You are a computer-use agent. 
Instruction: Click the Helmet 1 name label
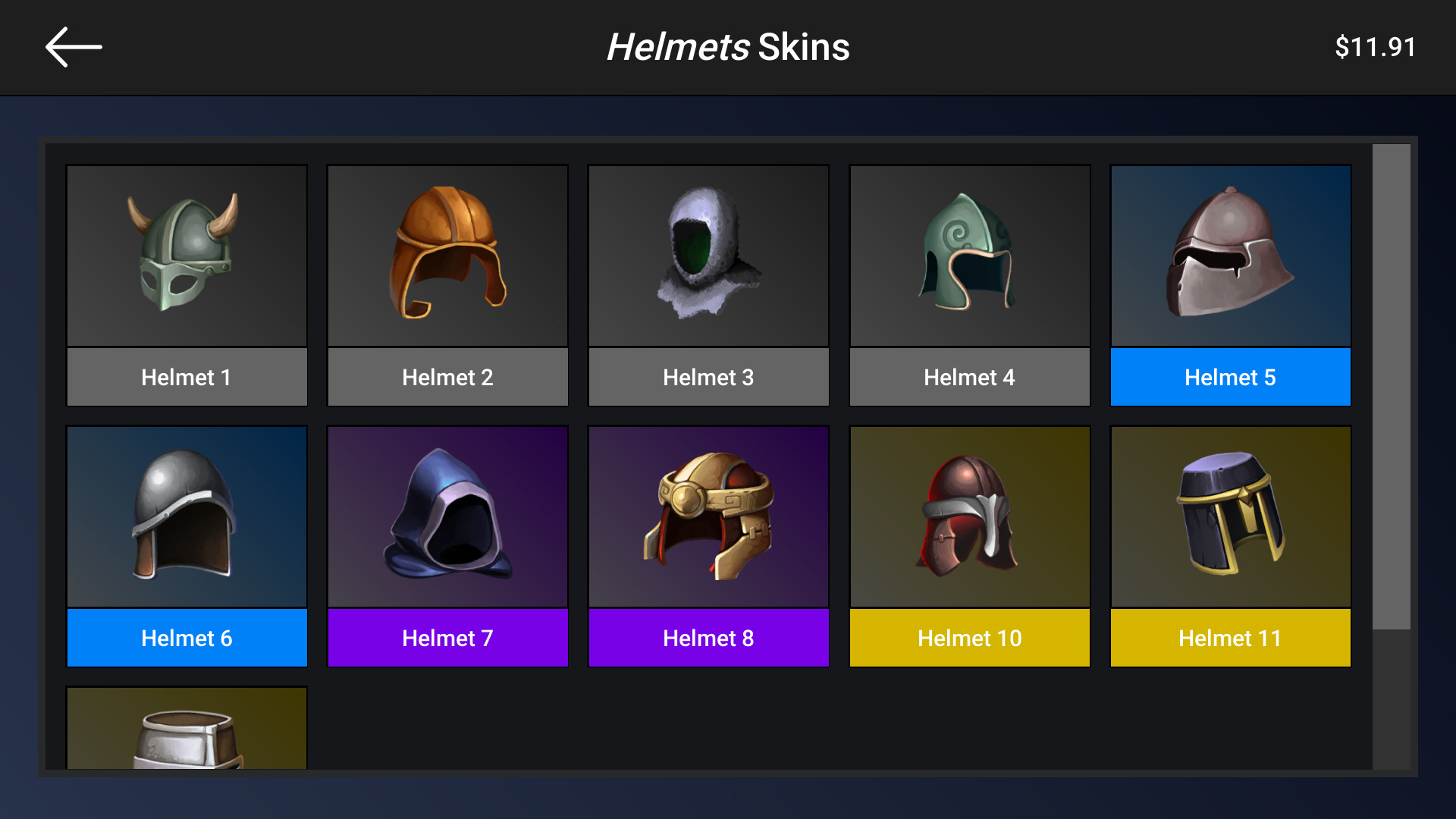187,377
